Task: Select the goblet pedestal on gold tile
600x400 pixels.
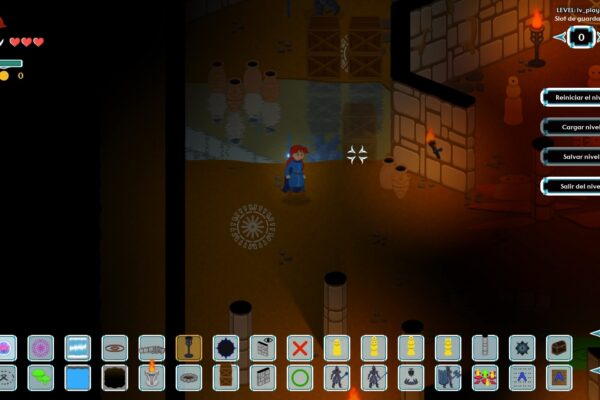Action: pos(188,347)
